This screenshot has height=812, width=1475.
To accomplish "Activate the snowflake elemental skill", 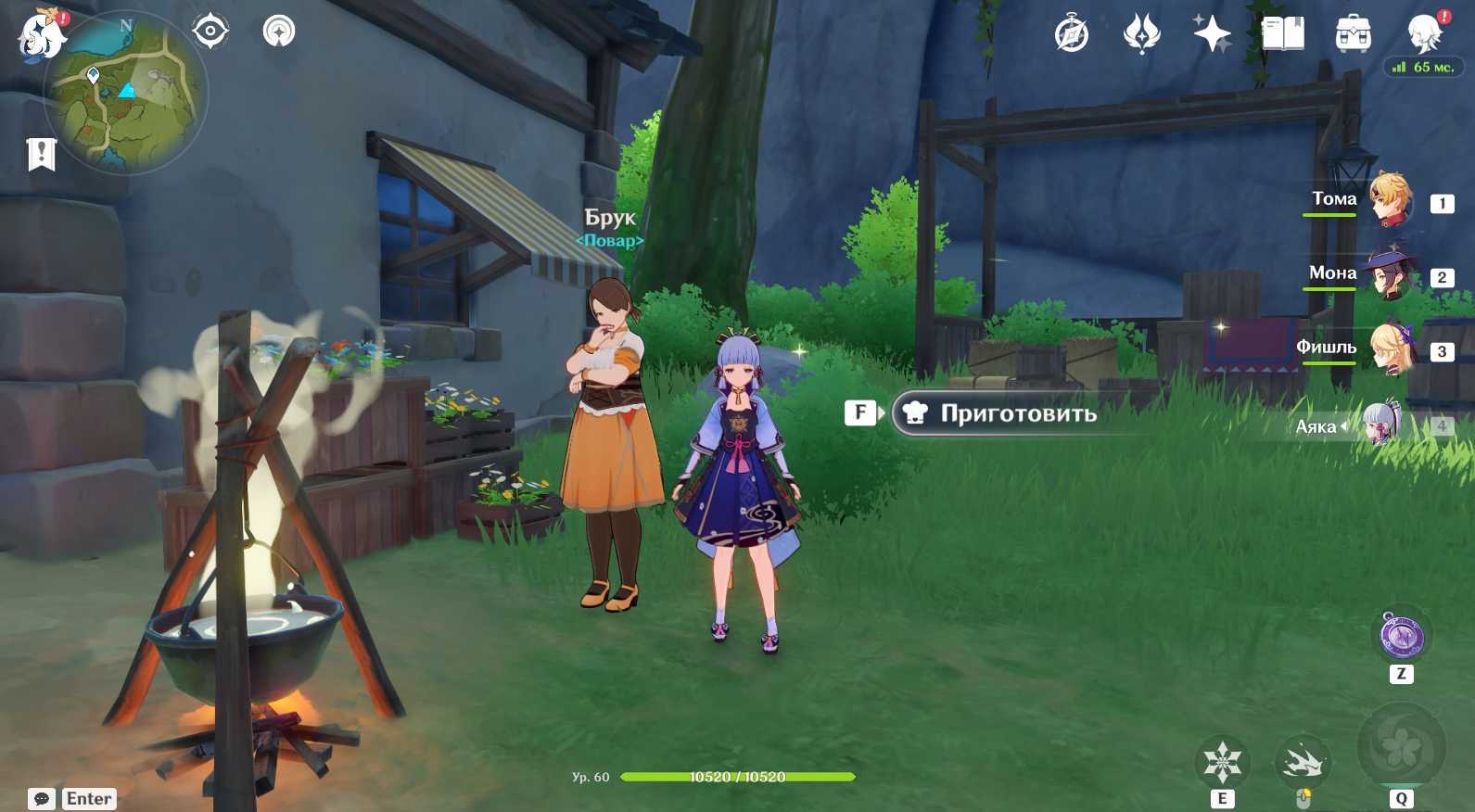I will click(1222, 762).
